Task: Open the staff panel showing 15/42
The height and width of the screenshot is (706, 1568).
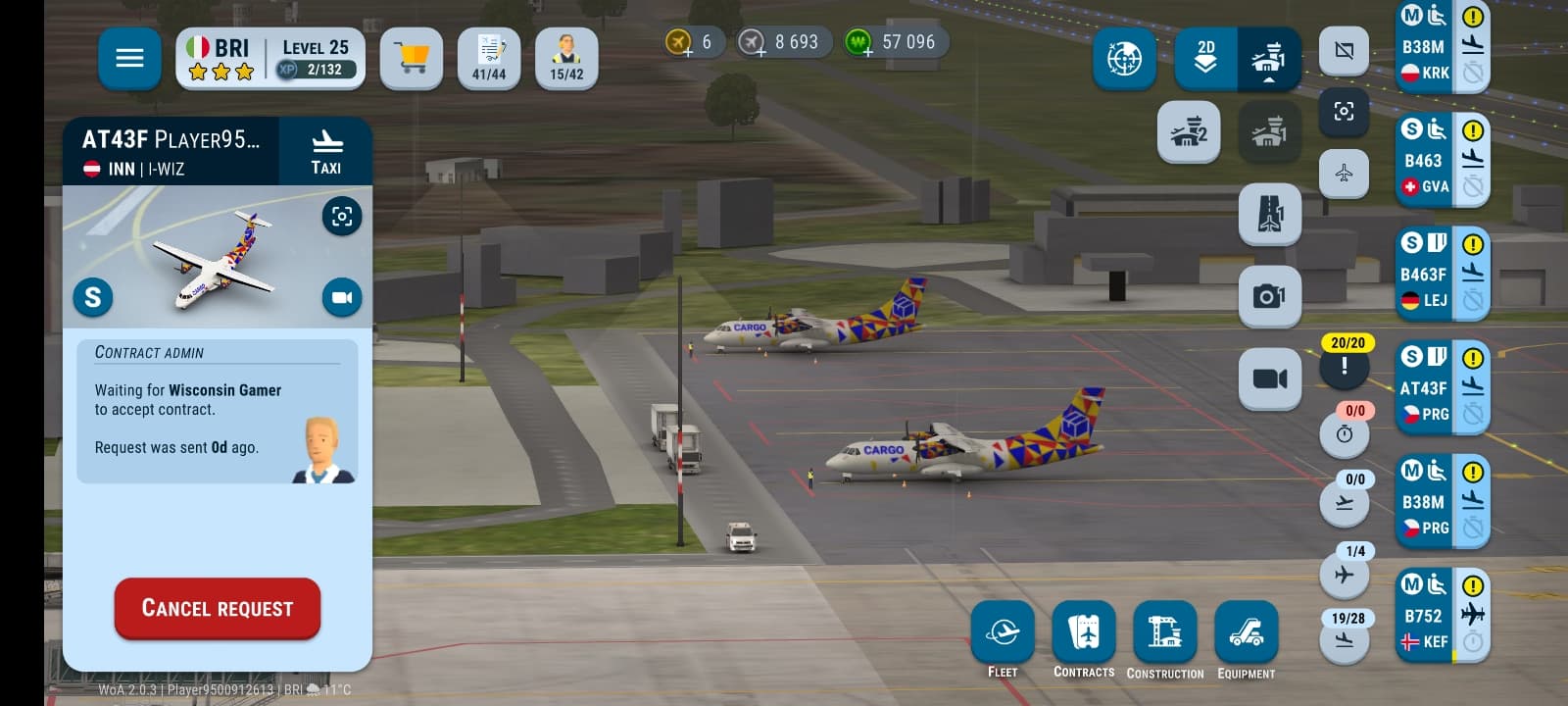Action: [566, 59]
